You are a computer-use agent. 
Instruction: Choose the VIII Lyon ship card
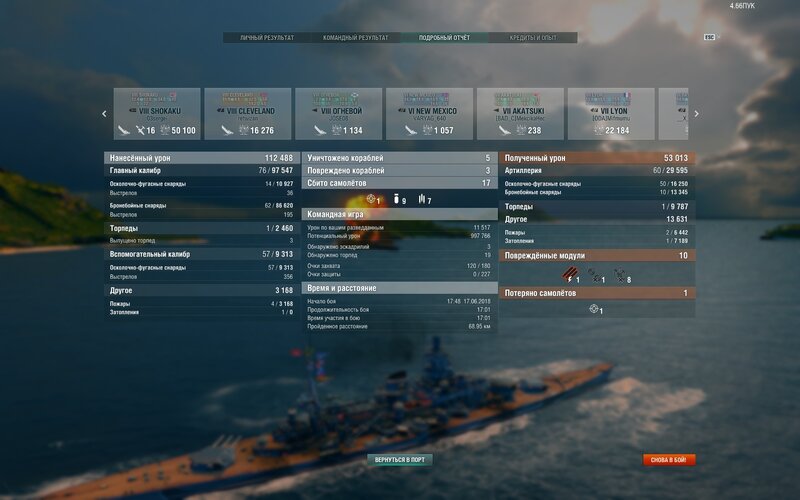pyautogui.click(x=612, y=113)
